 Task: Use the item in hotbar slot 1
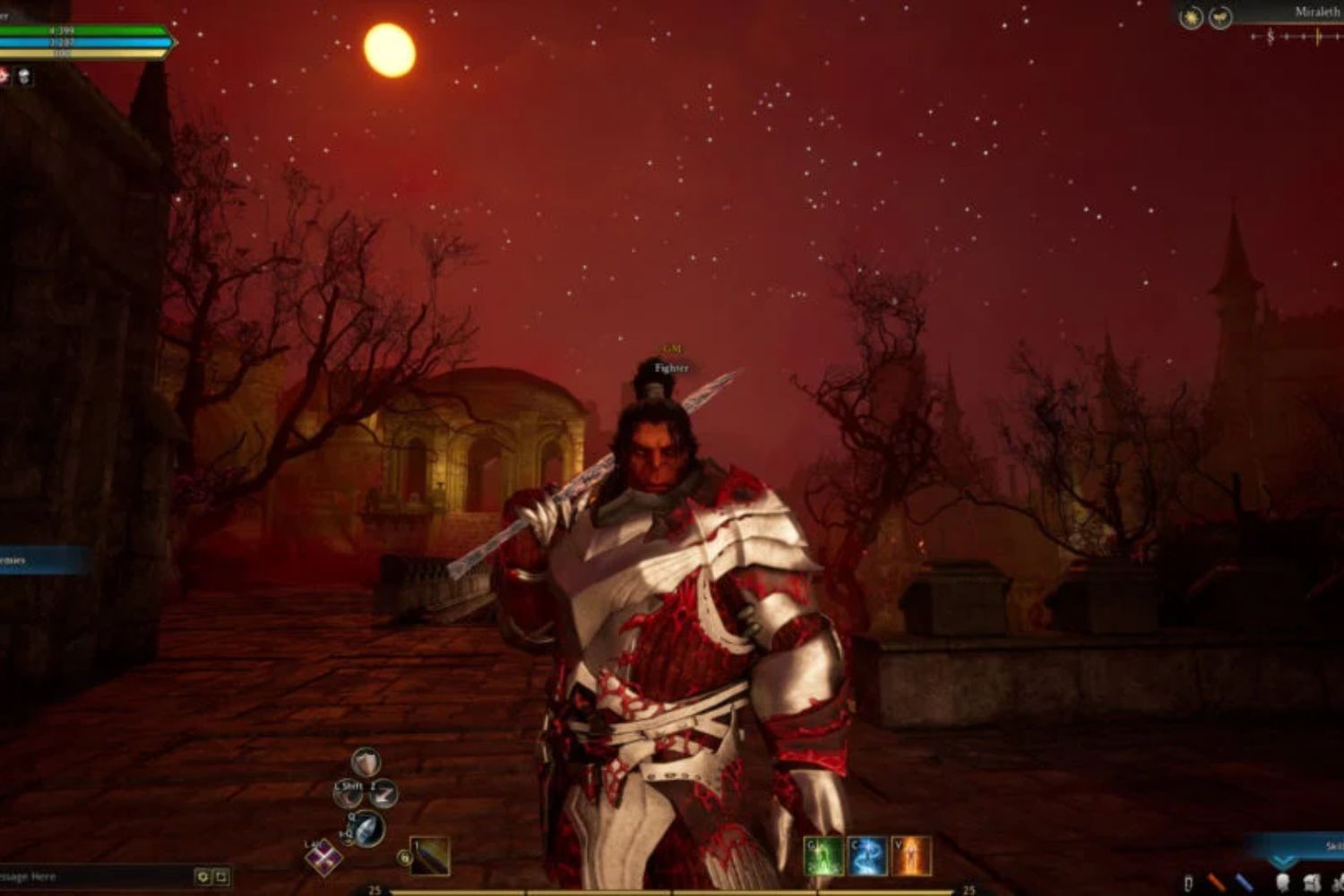pos(430,857)
